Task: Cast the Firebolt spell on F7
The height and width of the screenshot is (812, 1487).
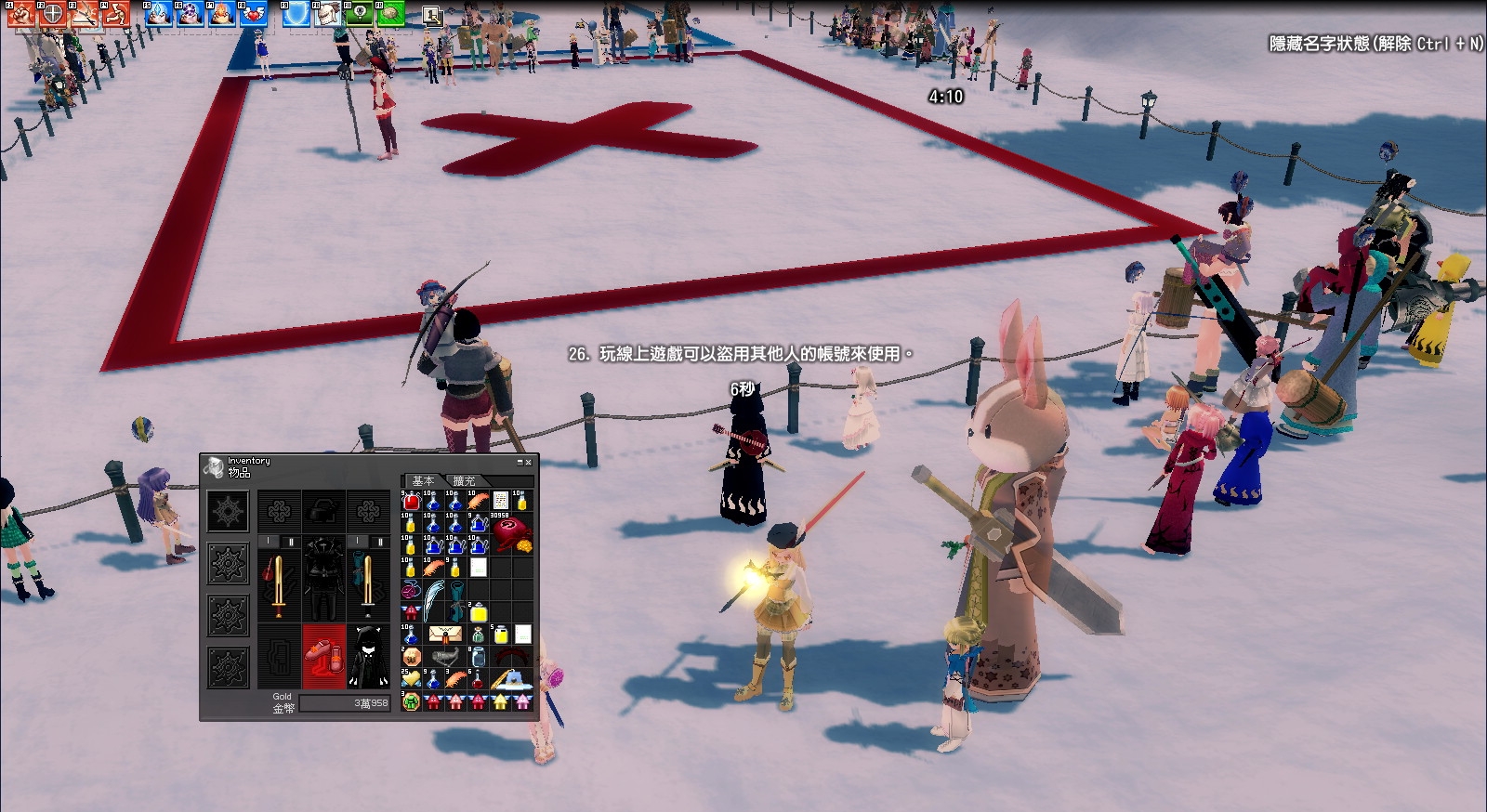Action: click(222, 14)
